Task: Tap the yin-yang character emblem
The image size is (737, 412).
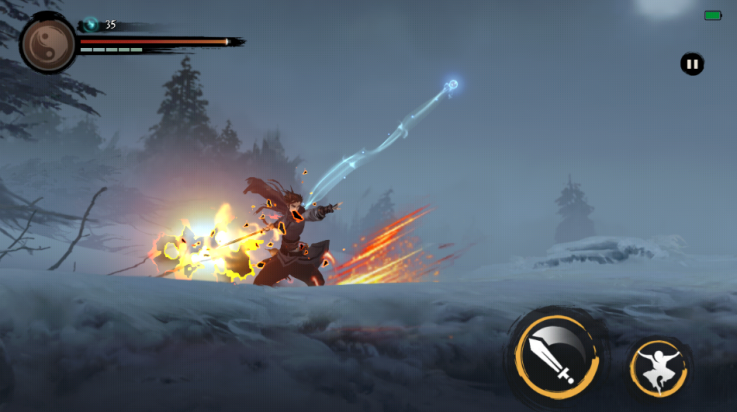Action: point(48,45)
